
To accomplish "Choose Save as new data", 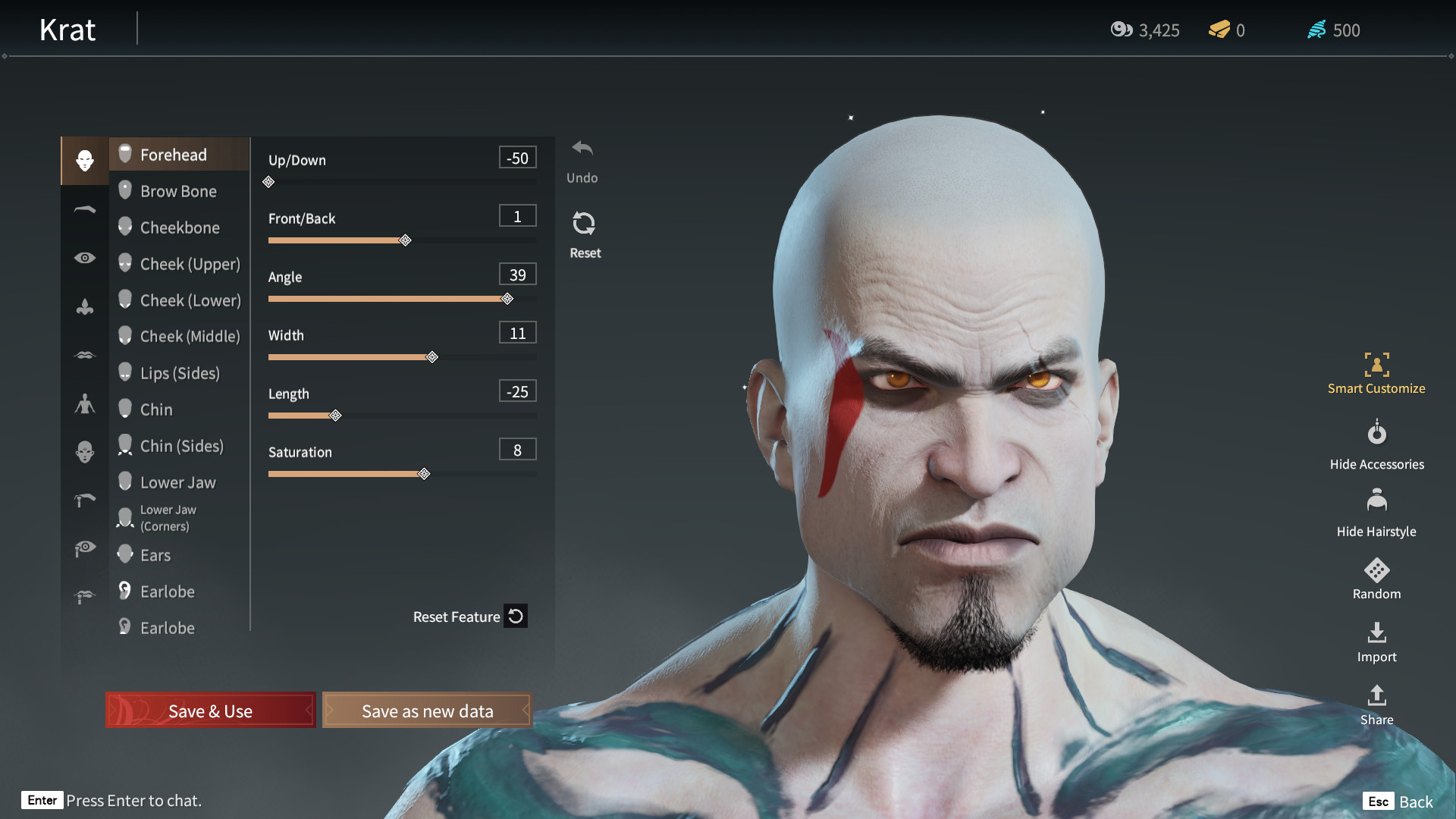I will point(427,711).
